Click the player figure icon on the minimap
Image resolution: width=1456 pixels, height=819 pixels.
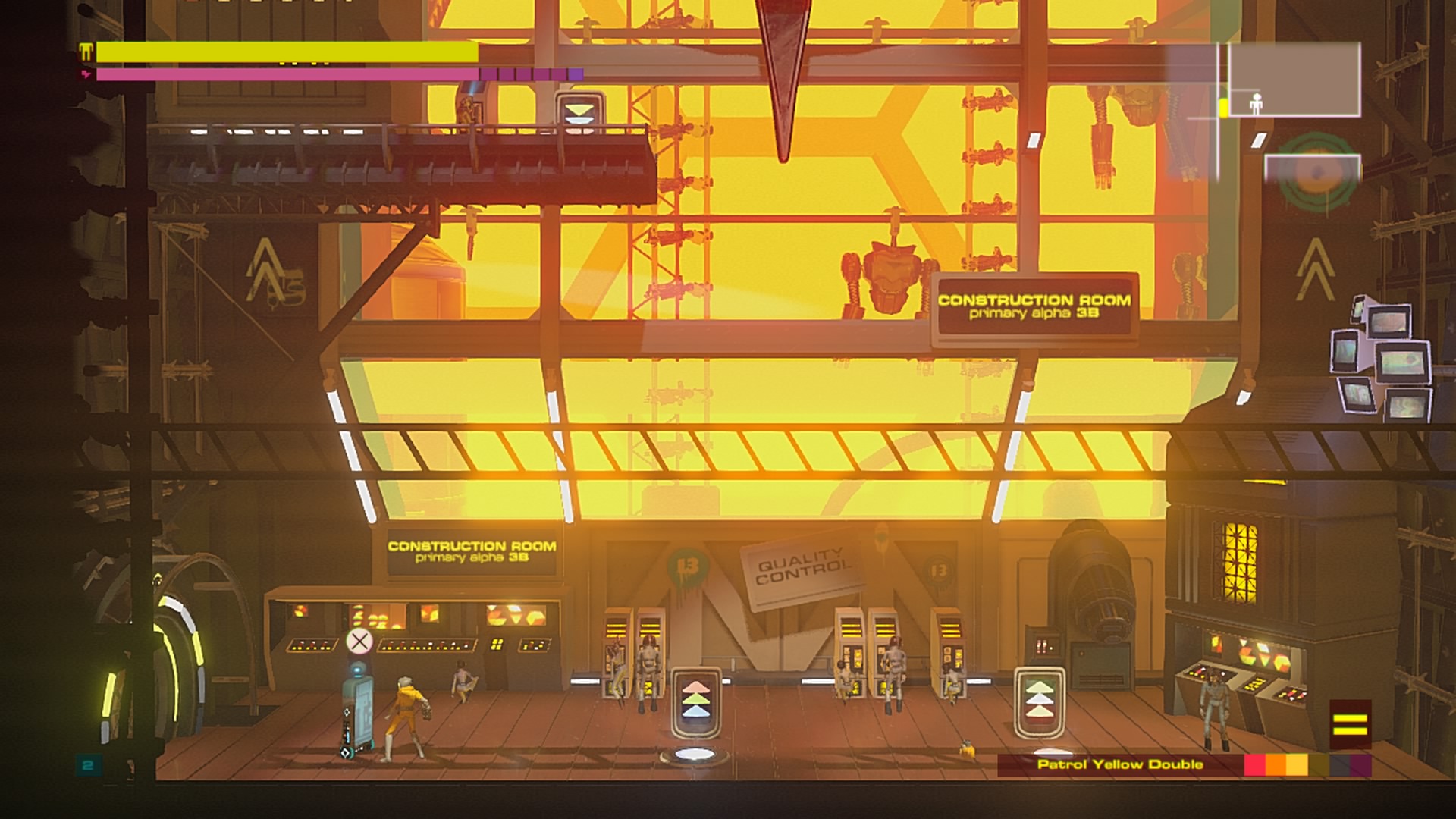(1257, 103)
